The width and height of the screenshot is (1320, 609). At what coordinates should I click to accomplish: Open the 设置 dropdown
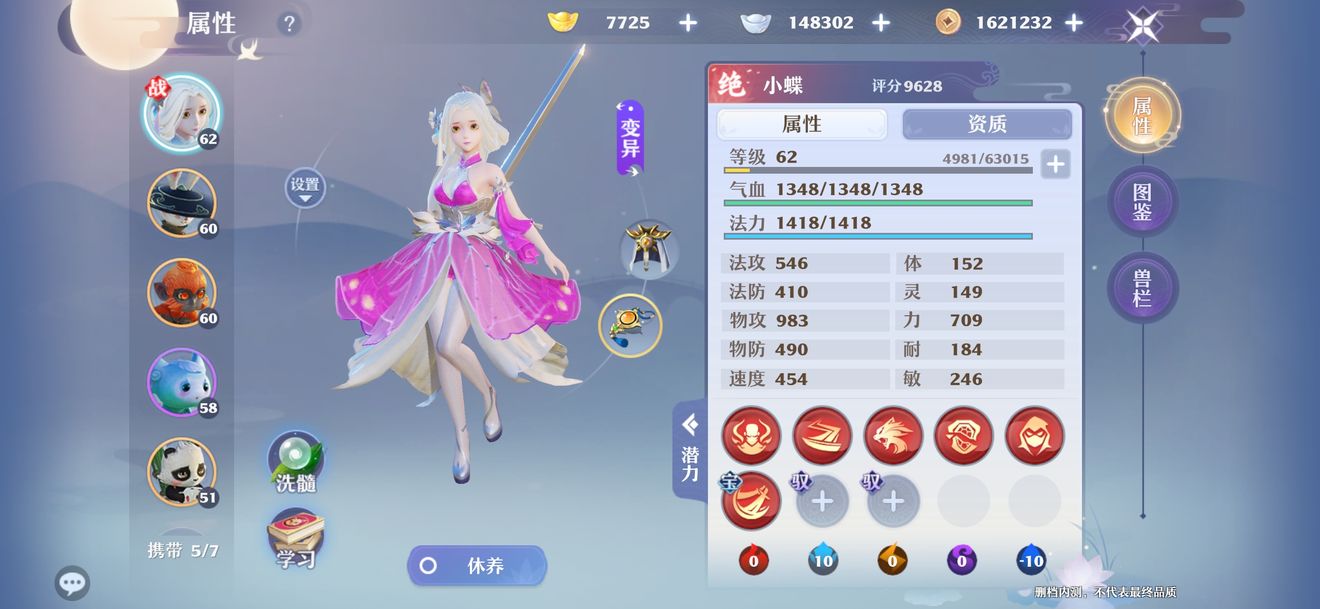pyautogui.click(x=305, y=187)
